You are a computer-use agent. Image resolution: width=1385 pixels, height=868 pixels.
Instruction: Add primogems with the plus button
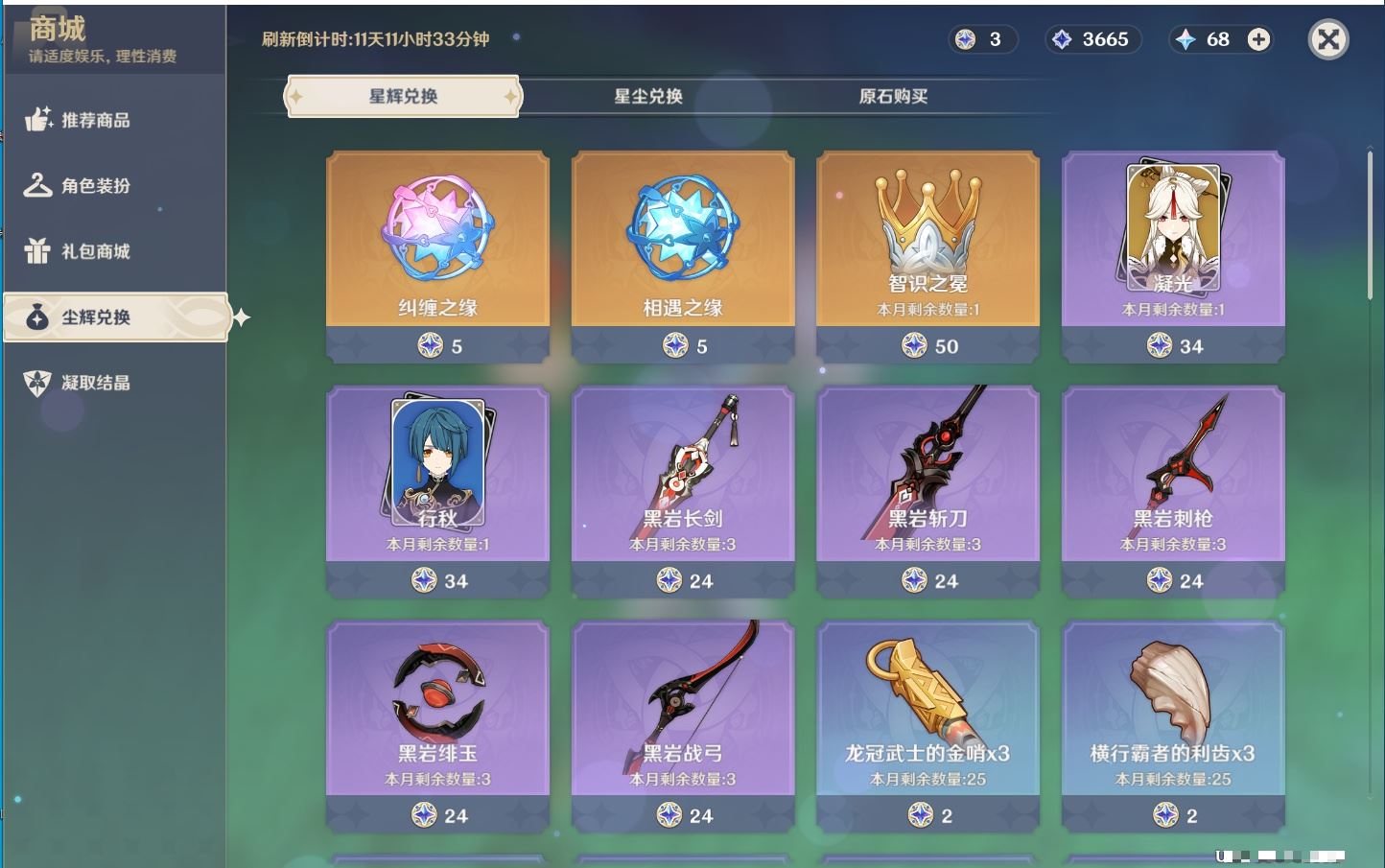1258,39
